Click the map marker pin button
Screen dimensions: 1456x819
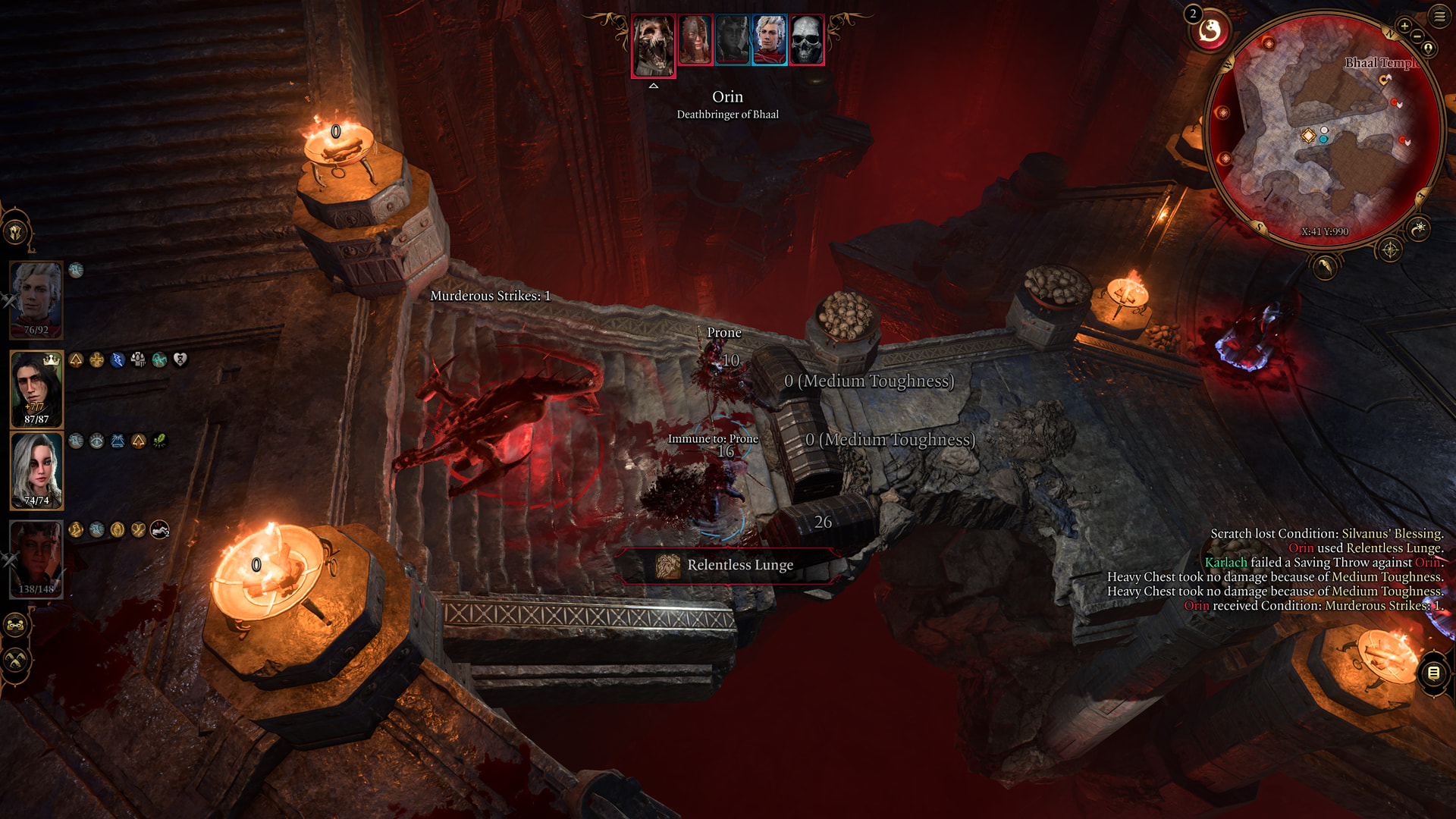[x=1429, y=48]
